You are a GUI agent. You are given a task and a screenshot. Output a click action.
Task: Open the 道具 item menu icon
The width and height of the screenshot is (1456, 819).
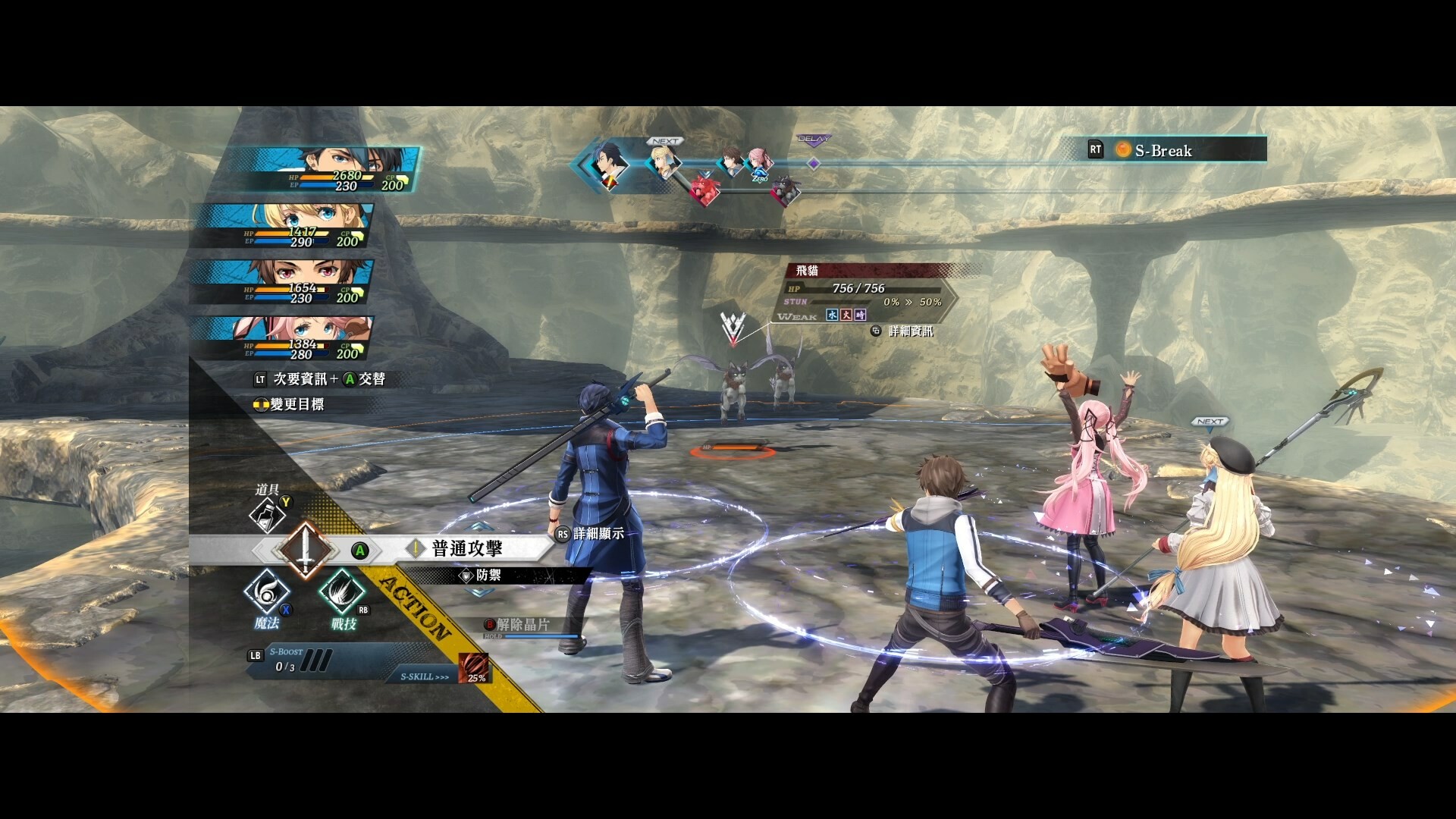point(267,516)
